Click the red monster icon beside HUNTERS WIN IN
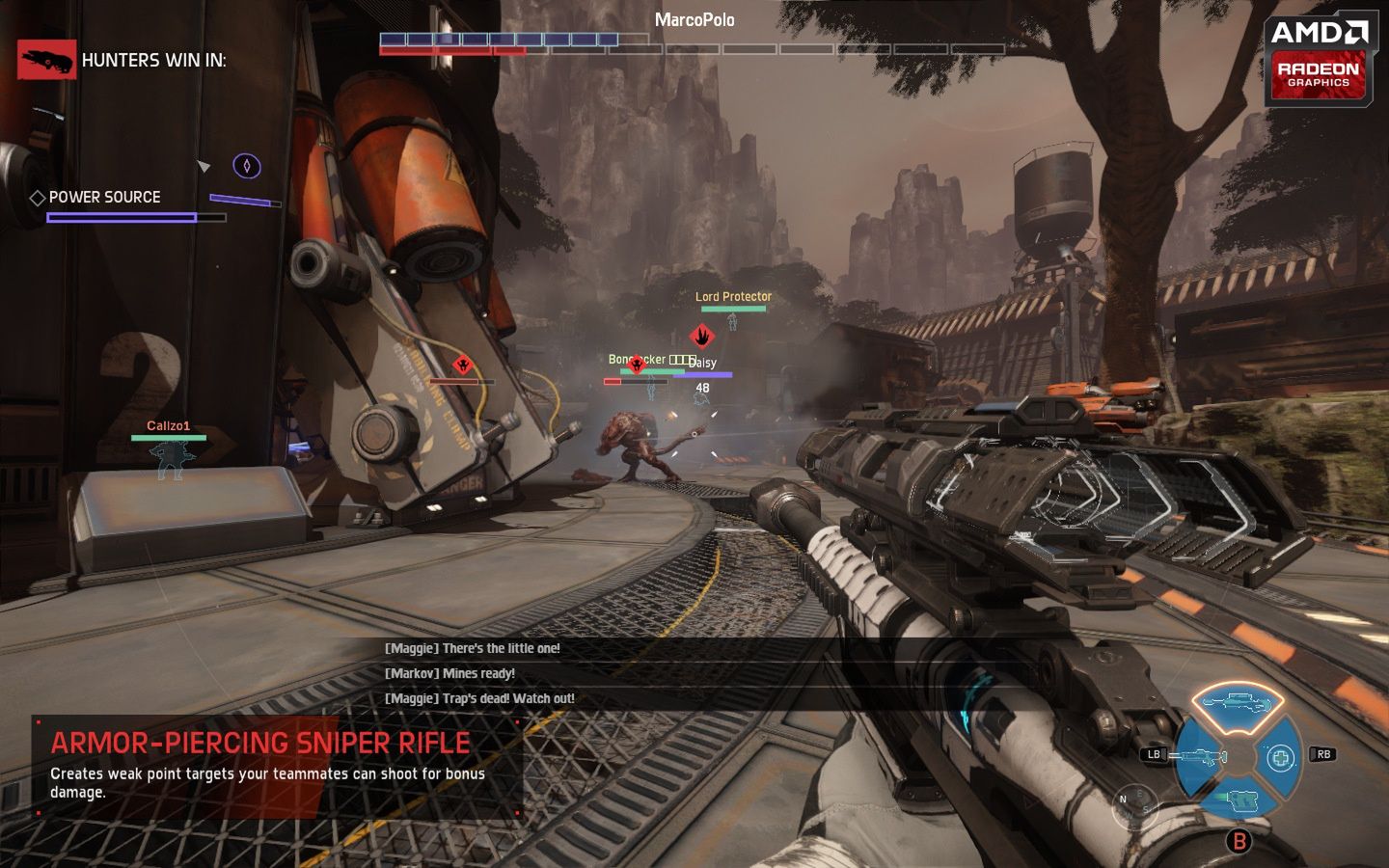 click(x=44, y=59)
